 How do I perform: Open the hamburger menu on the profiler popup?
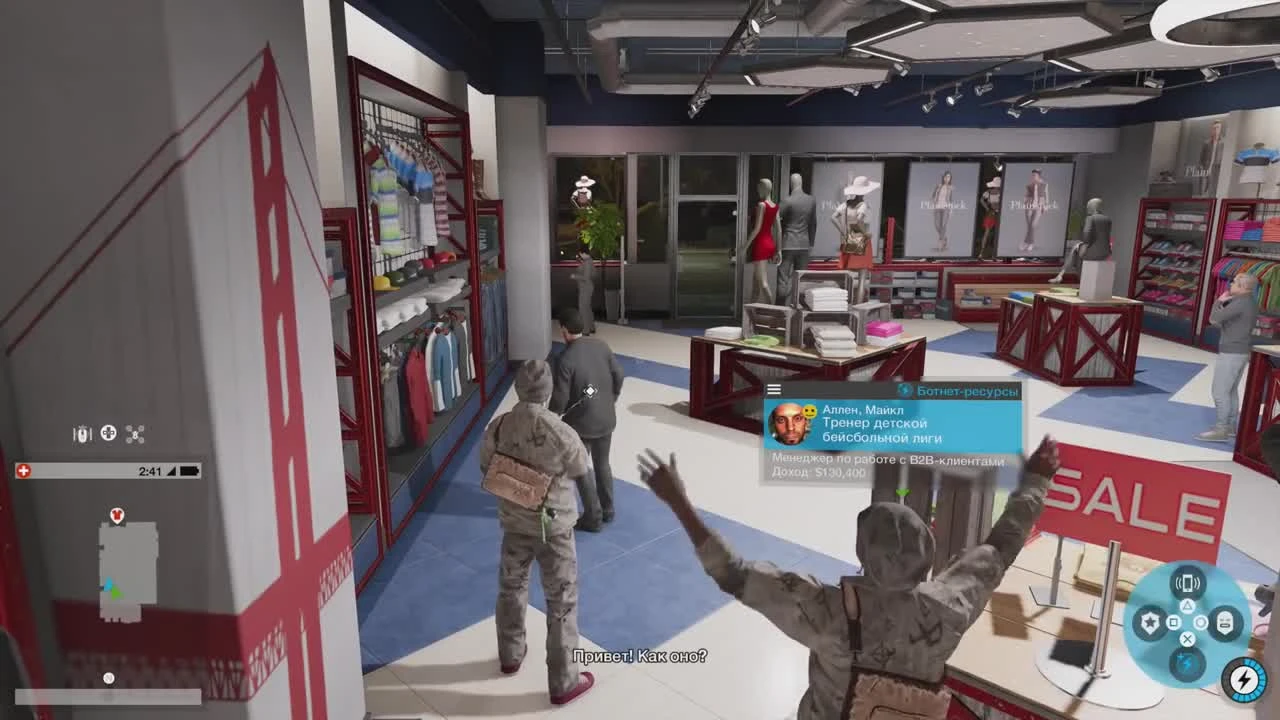[x=772, y=389]
